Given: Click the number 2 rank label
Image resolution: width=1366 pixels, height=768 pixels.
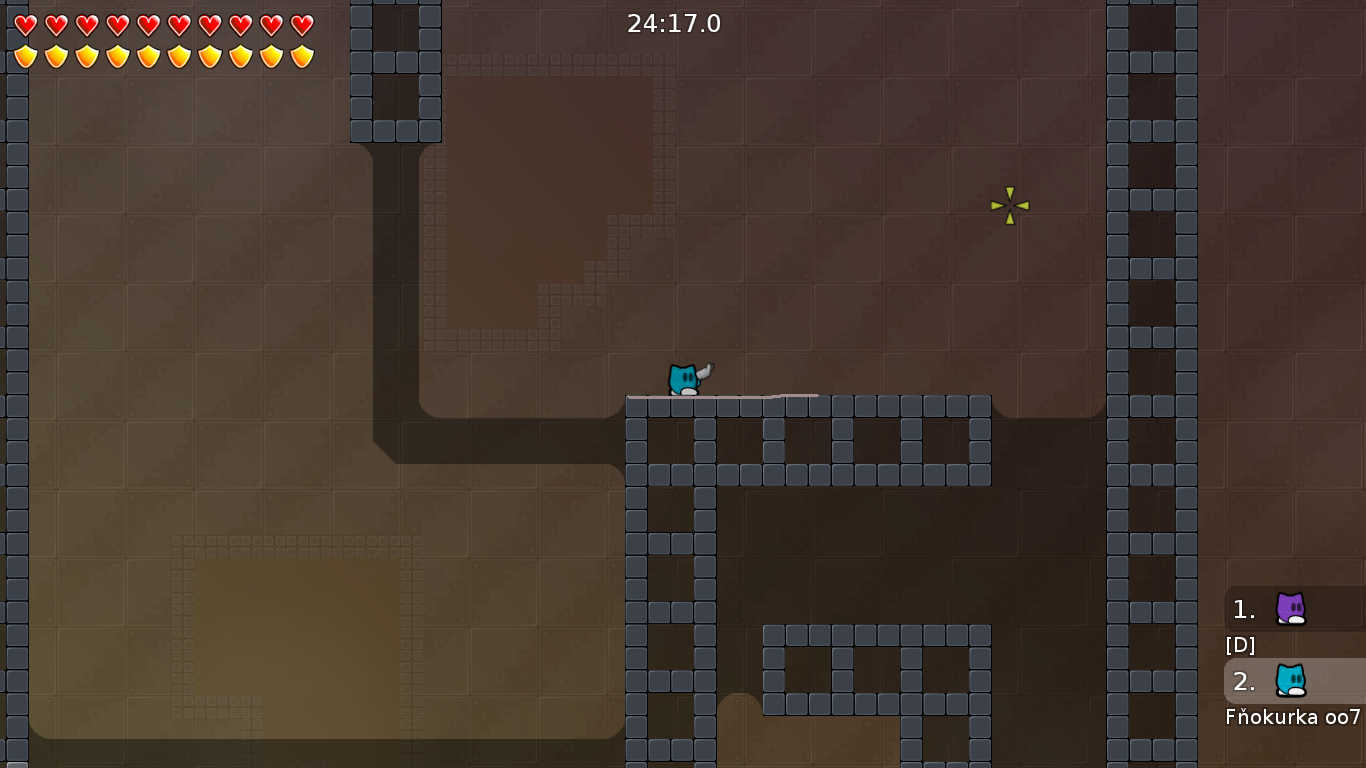Looking at the screenshot, I should (x=1243, y=682).
